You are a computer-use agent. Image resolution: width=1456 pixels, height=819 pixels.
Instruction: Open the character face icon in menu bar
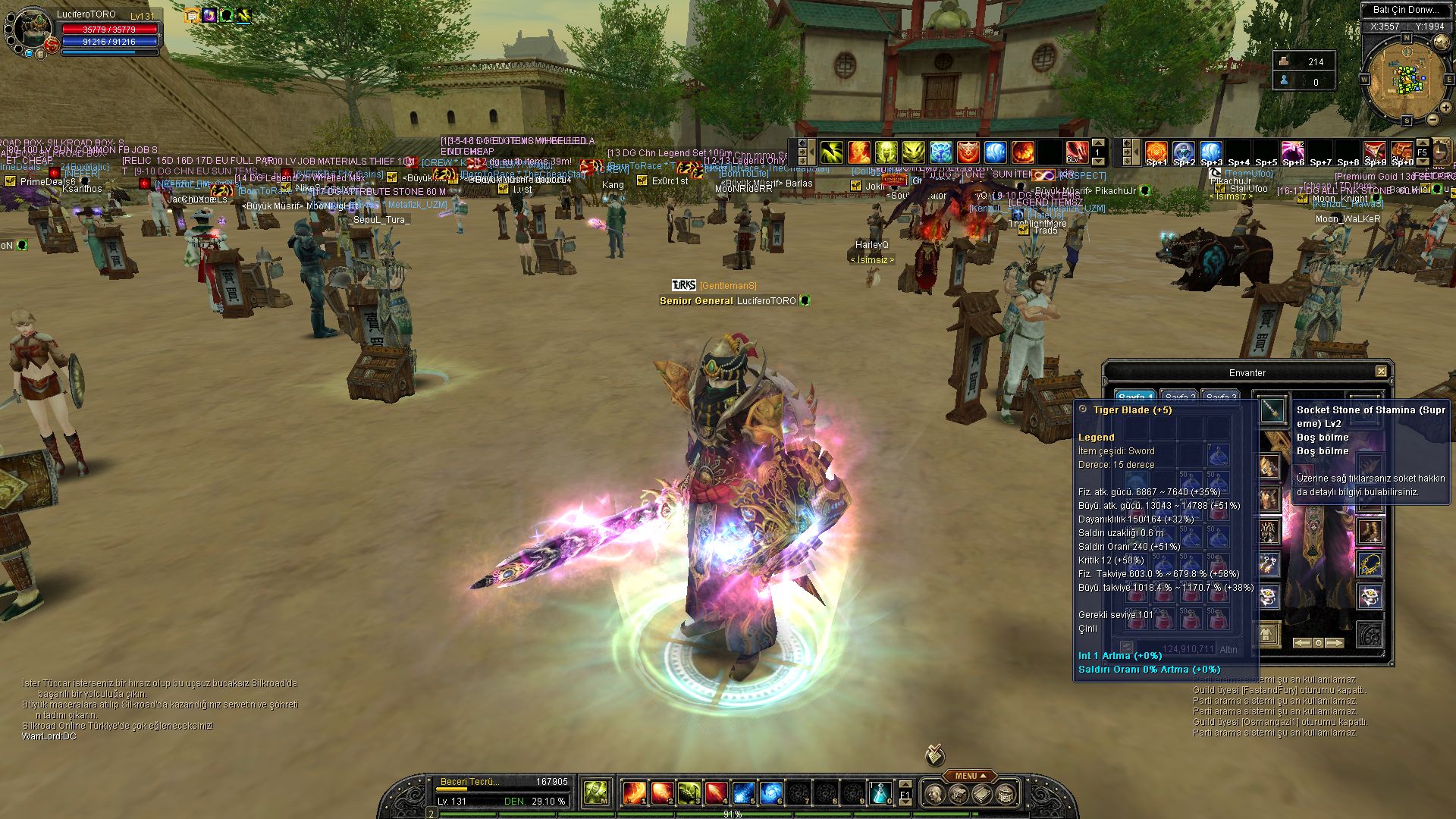pos(935,794)
